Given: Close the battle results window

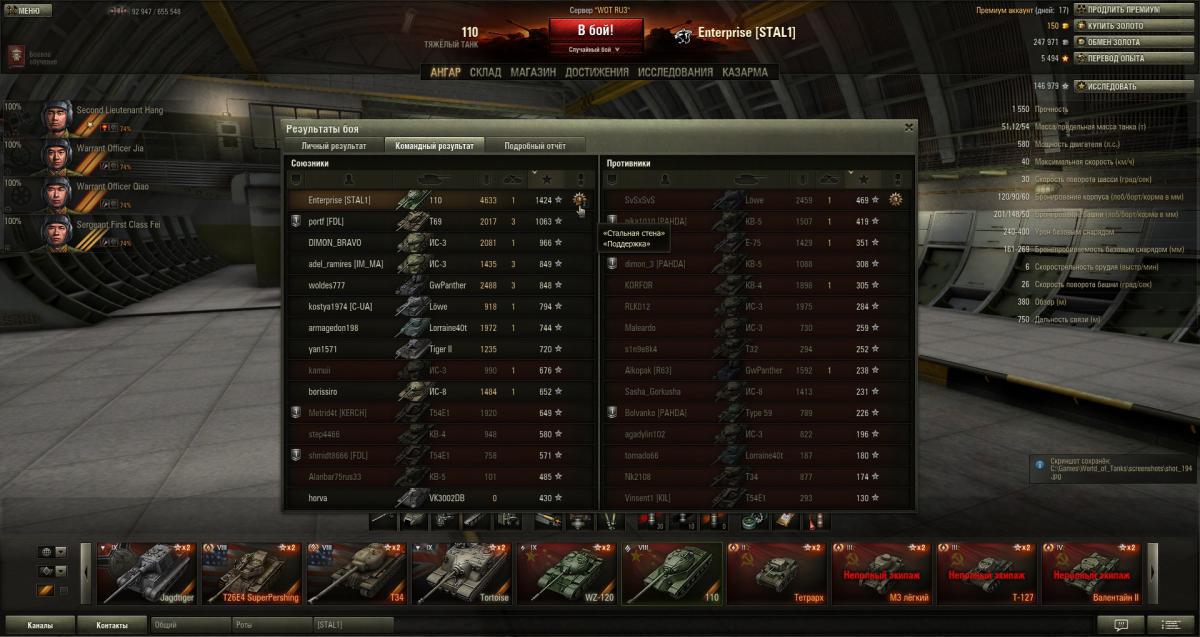Looking at the screenshot, I should (908, 128).
